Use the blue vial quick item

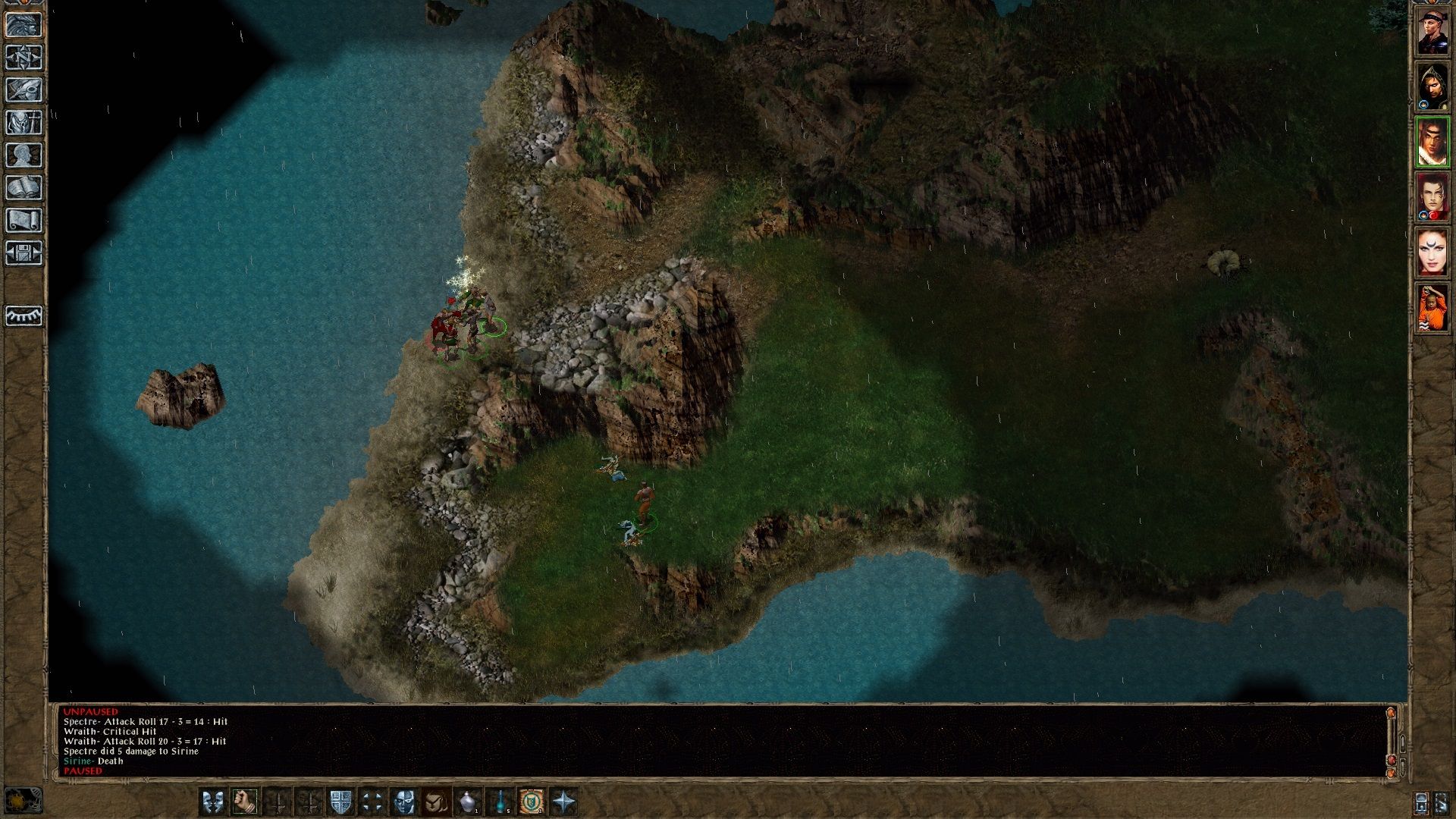click(500, 801)
